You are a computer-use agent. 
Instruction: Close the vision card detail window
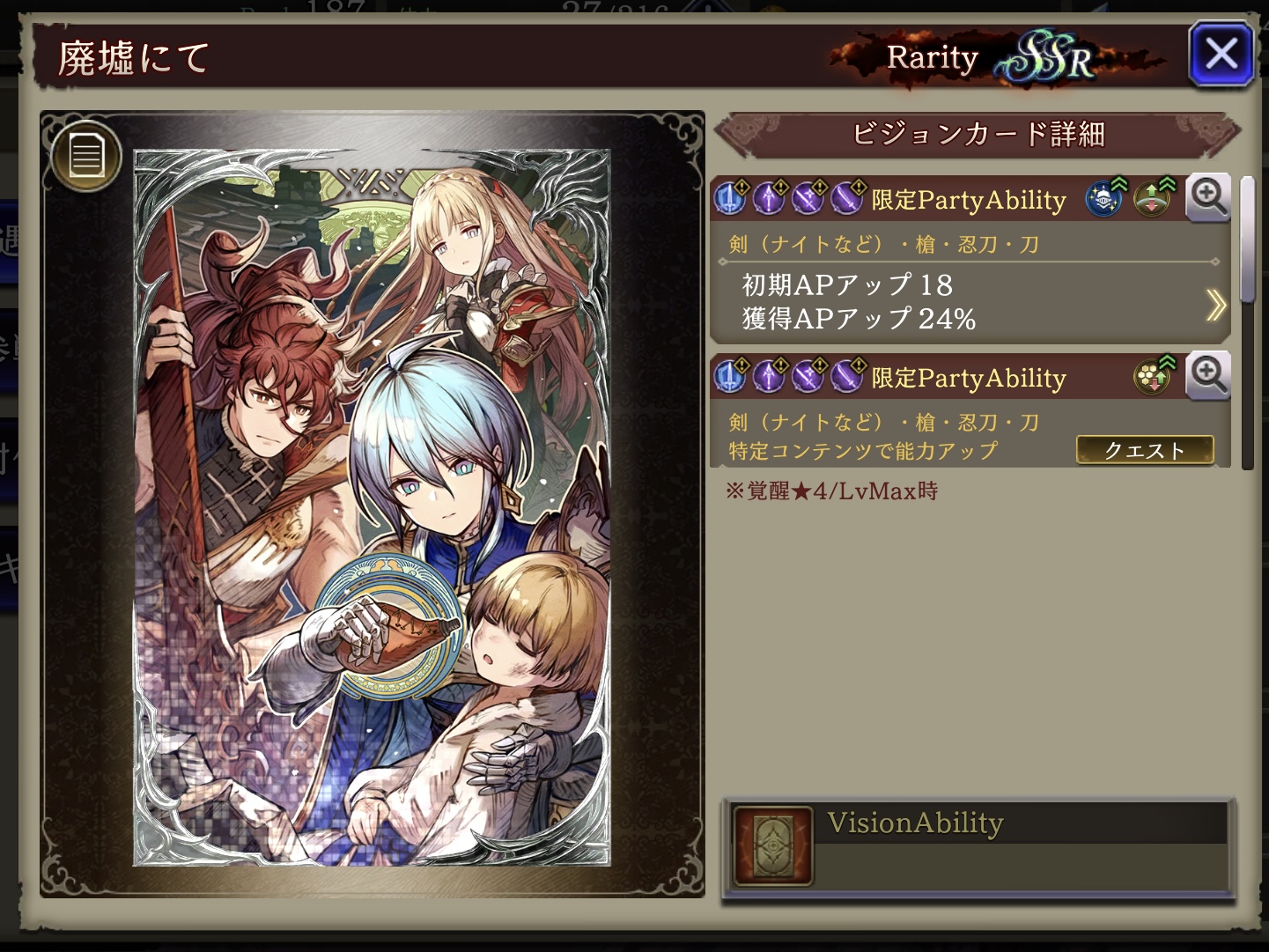(x=1221, y=55)
